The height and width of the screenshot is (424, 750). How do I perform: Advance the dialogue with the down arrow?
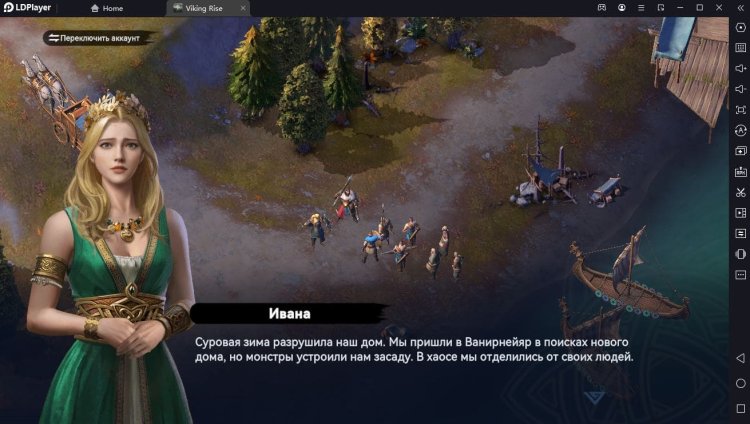click(594, 397)
